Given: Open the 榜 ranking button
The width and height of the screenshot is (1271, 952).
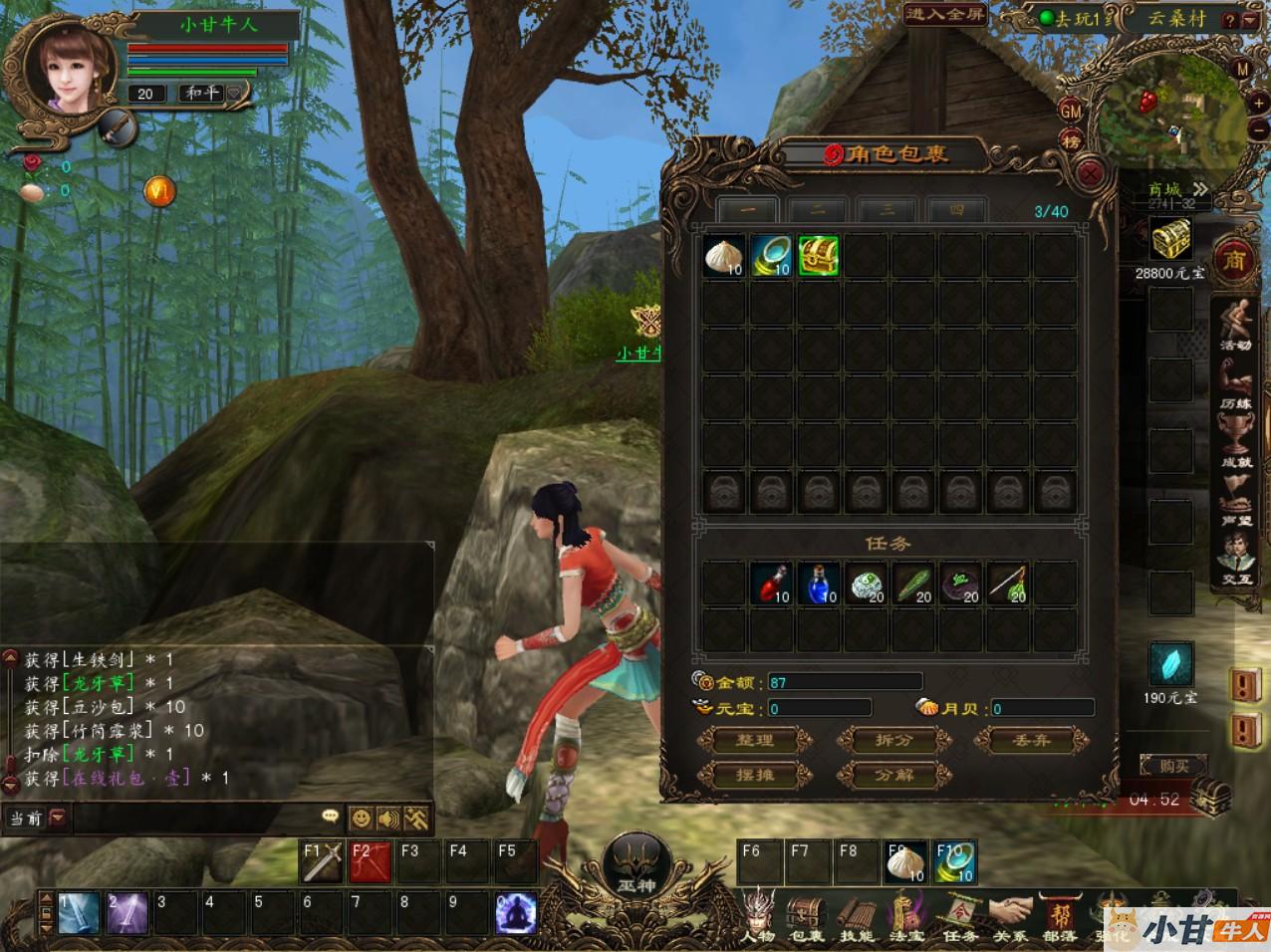Looking at the screenshot, I should click(x=1071, y=140).
